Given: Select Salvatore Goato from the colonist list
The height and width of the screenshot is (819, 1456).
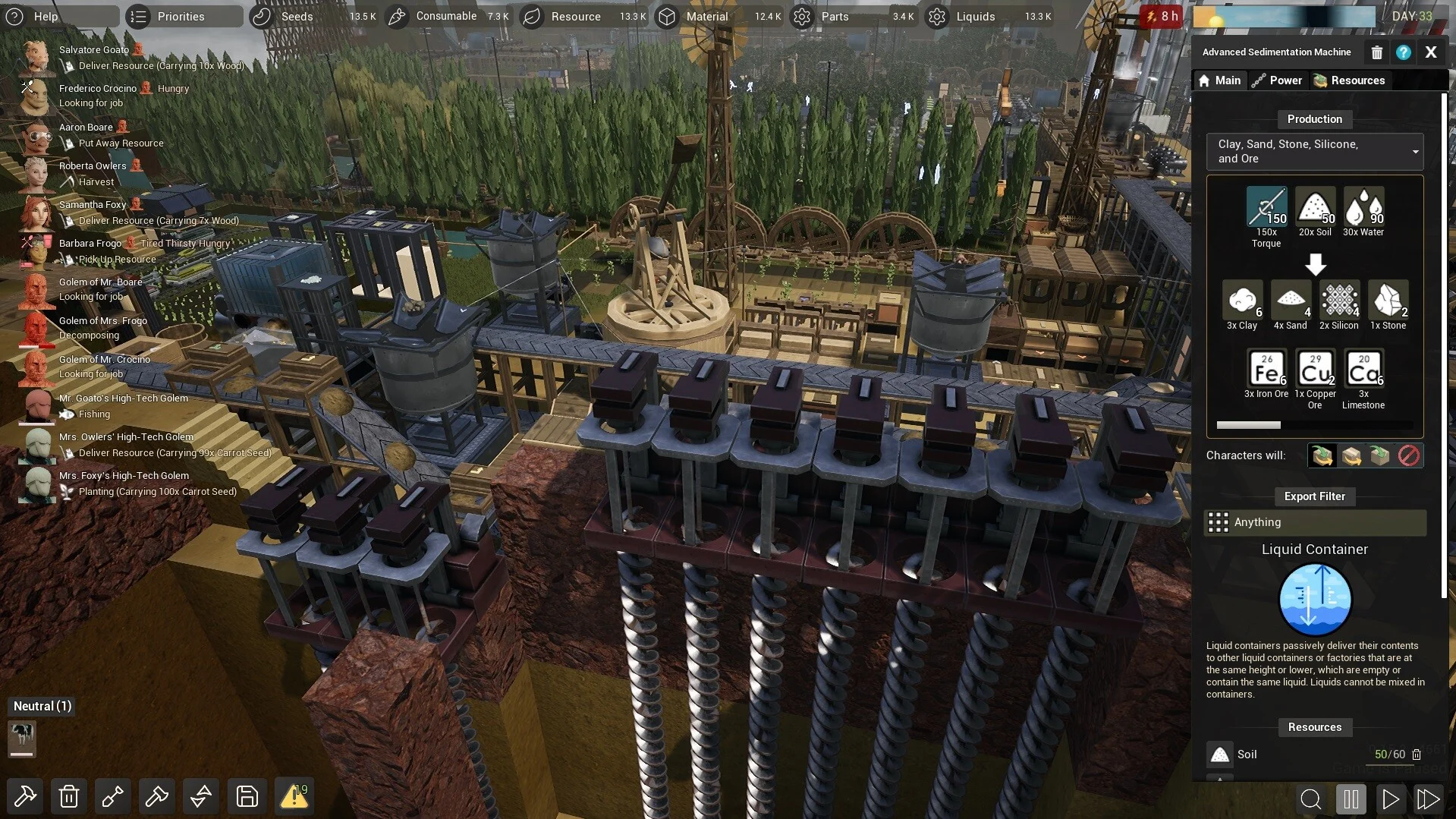Looking at the screenshot, I should pyautogui.click(x=94, y=50).
